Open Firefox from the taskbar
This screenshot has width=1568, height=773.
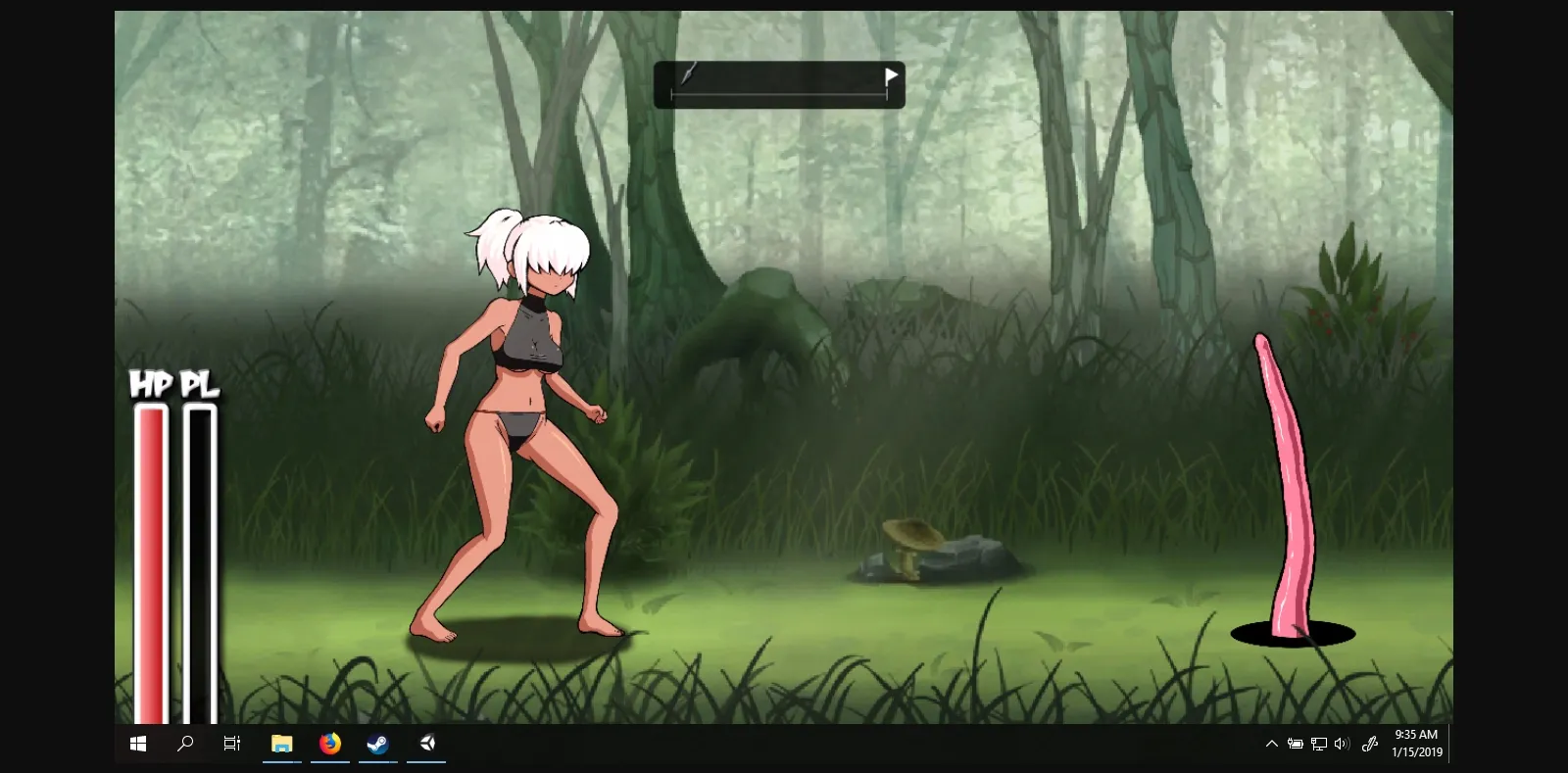click(329, 744)
